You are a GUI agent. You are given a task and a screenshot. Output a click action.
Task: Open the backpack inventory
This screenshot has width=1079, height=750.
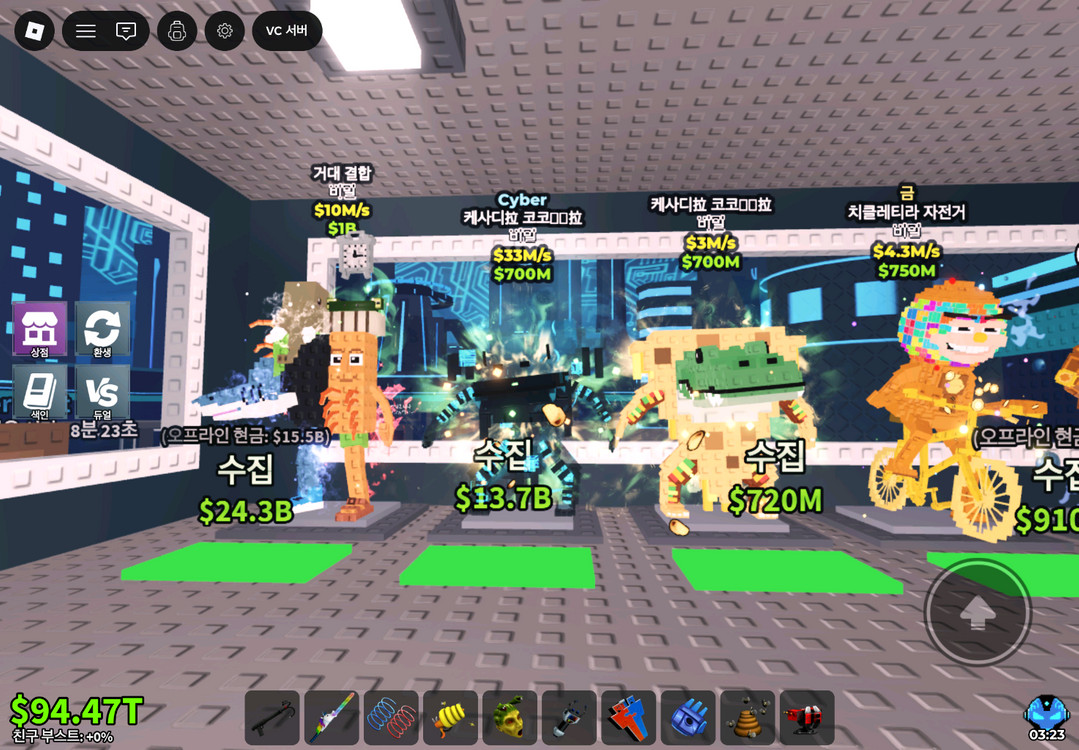pyautogui.click(x=177, y=31)
